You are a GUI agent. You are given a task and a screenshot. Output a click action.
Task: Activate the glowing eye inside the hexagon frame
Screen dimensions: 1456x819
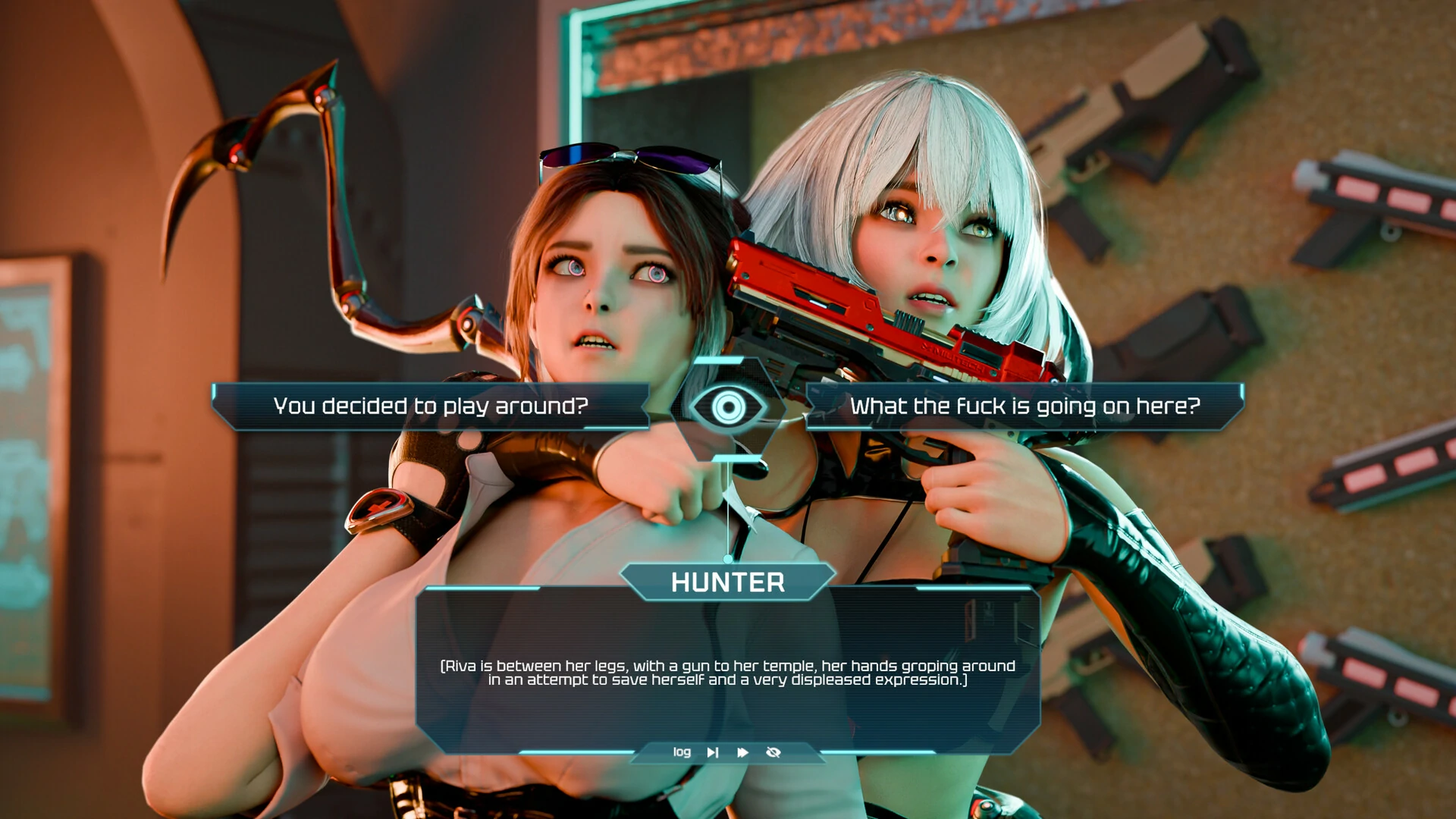pos(728,409)
